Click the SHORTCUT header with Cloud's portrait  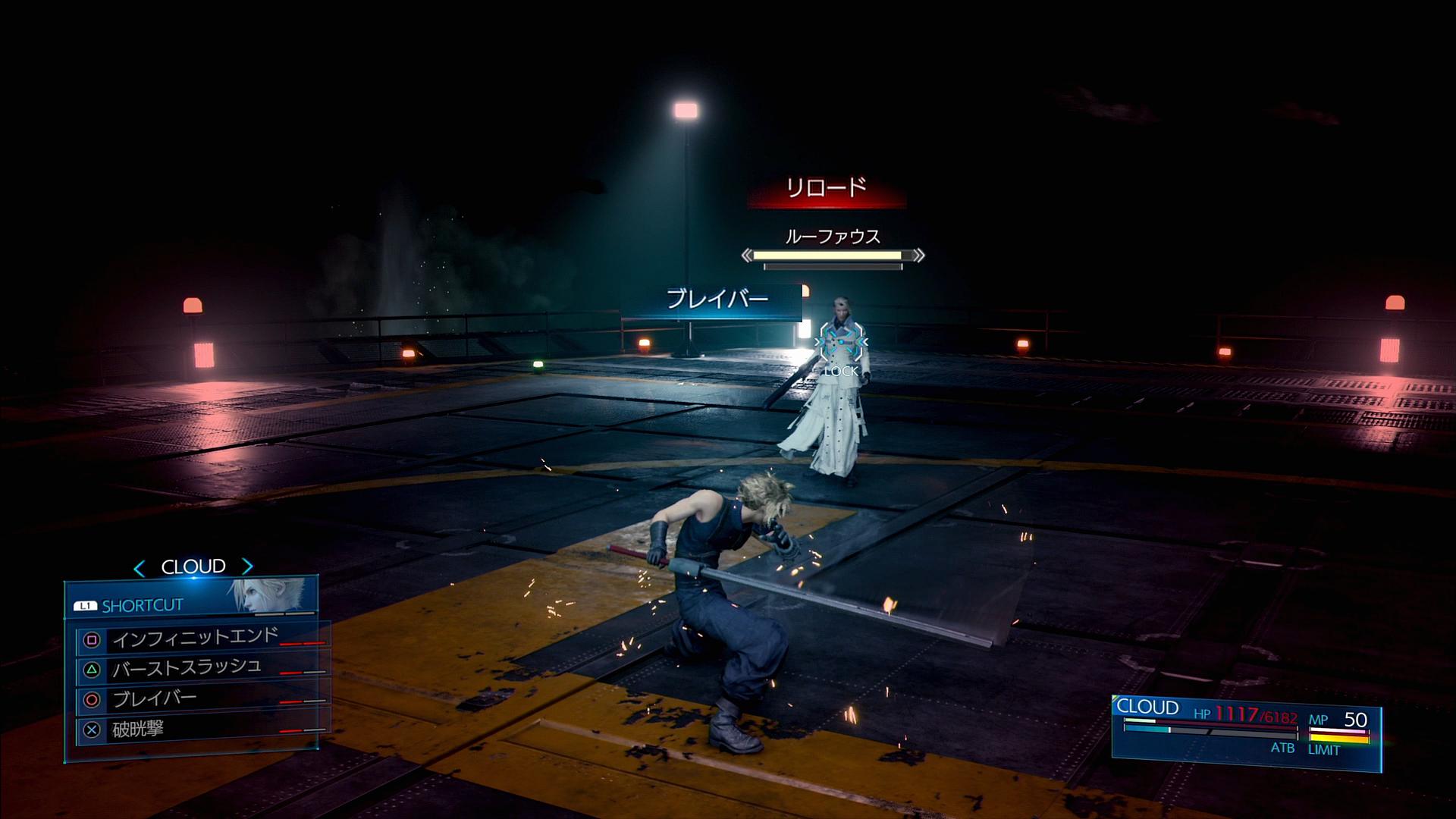191,599
